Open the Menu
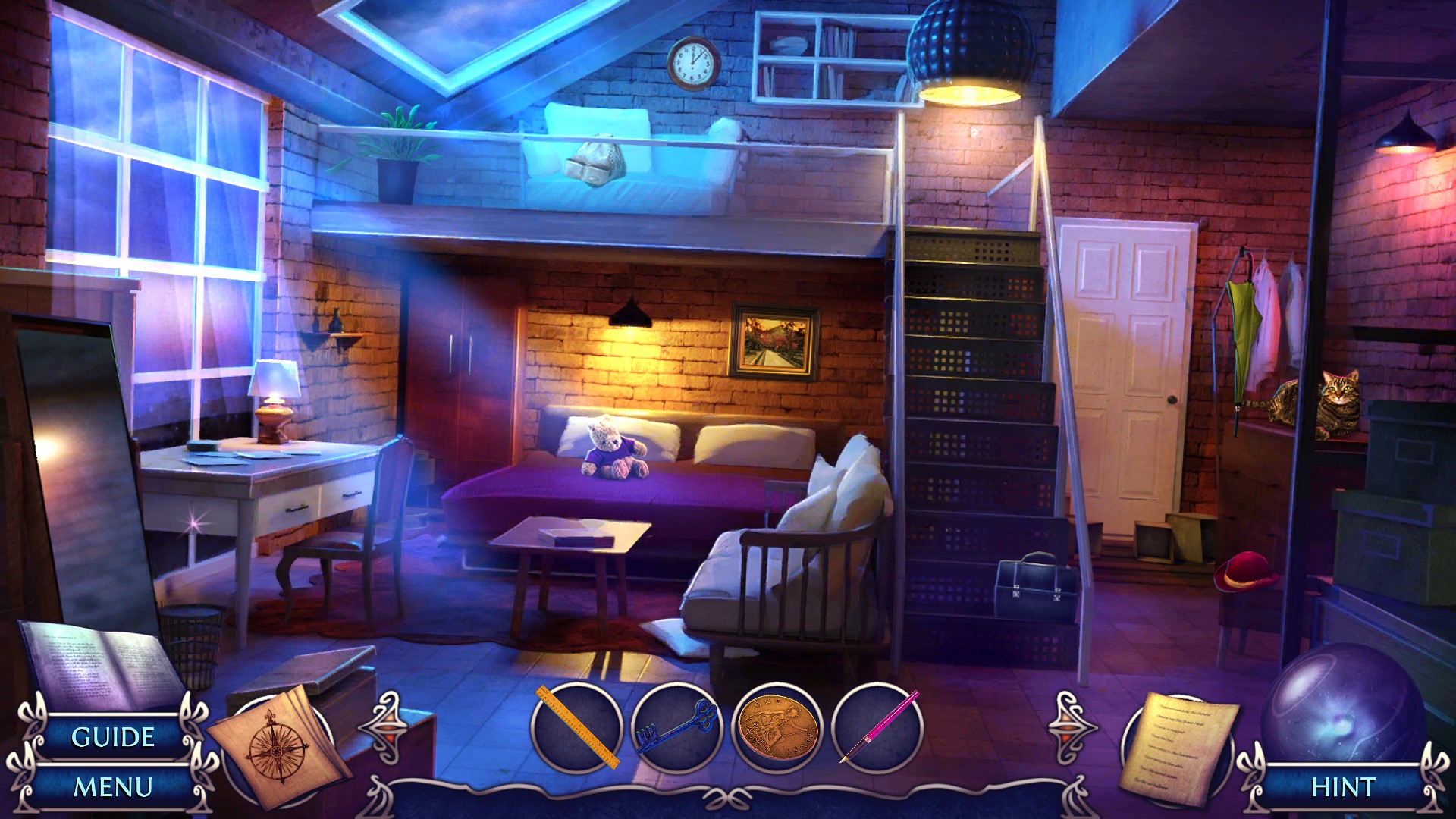Screen dimensions: 1456x819 point(112,787)
